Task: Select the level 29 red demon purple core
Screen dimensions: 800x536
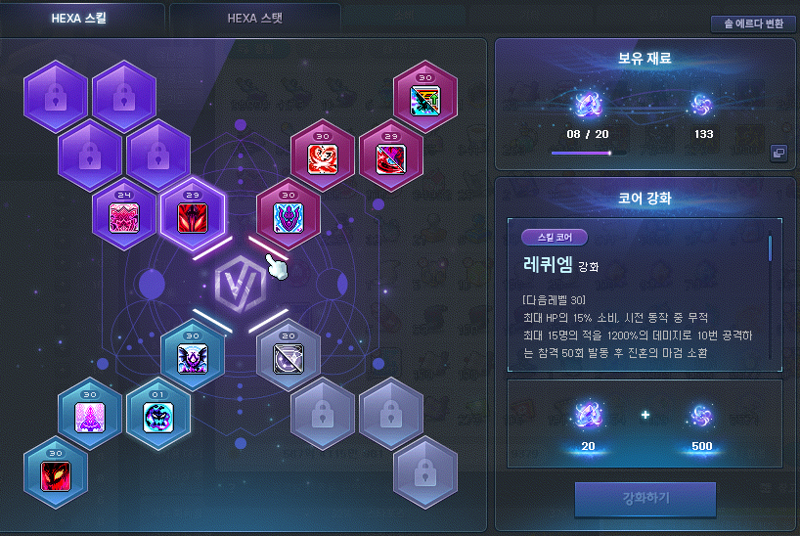Action: click(x=192, y=217)
